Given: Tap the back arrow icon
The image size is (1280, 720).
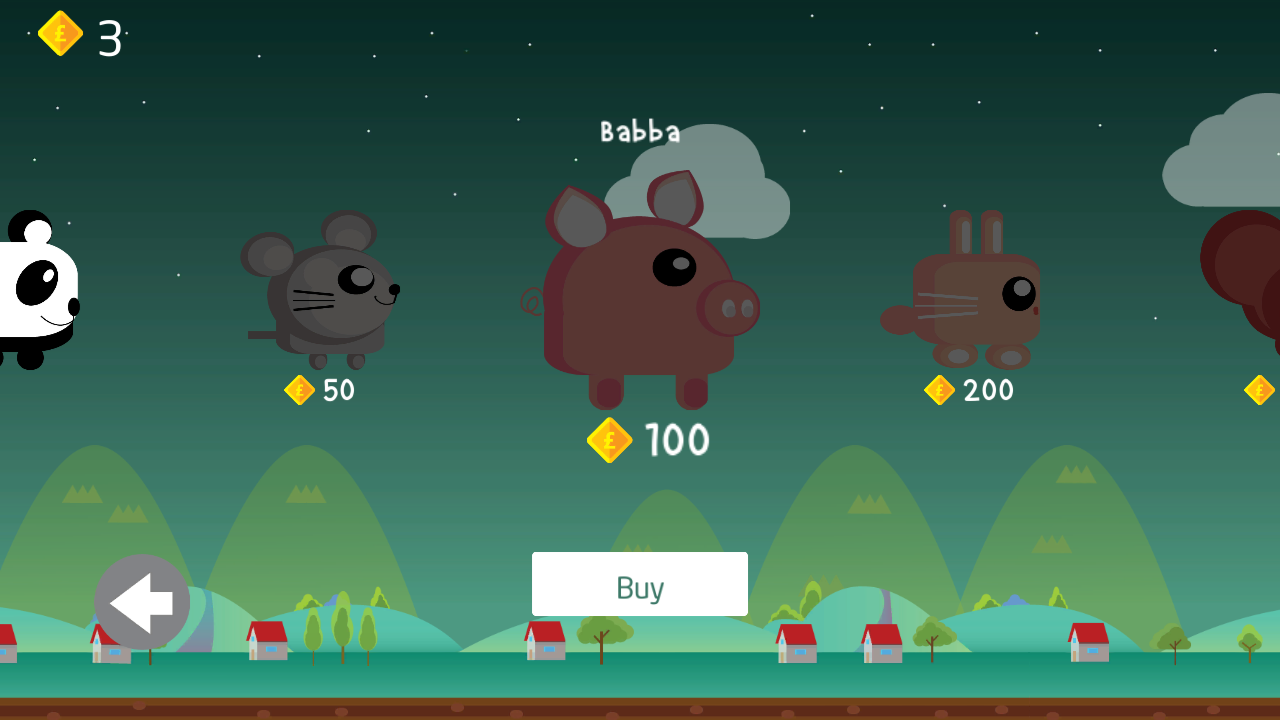Looking at the screenshot, I should [140, 600].
